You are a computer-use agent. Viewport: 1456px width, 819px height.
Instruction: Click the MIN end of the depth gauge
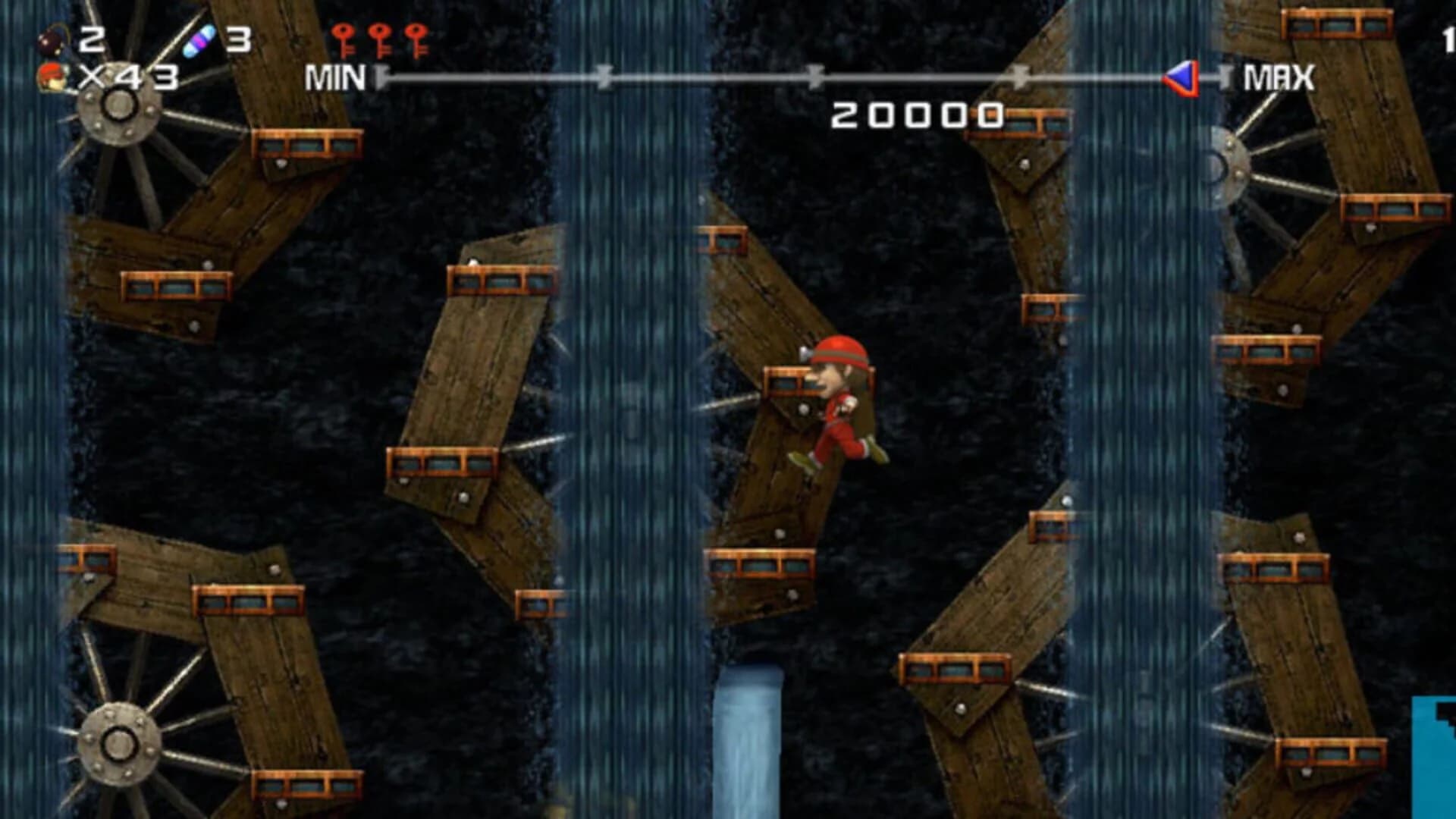click(x=334, y=74)
